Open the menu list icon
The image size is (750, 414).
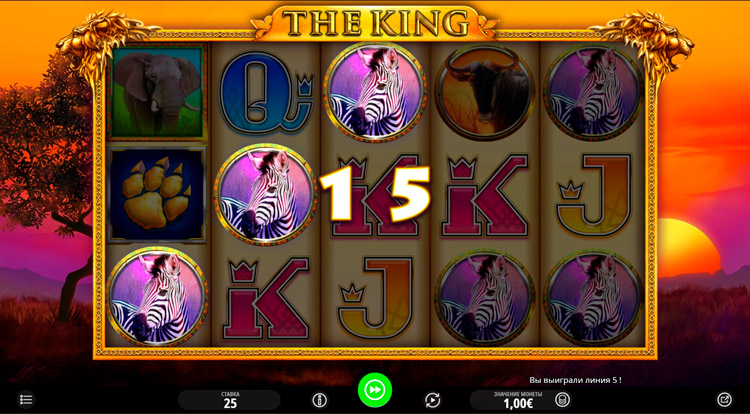[27, 400]
